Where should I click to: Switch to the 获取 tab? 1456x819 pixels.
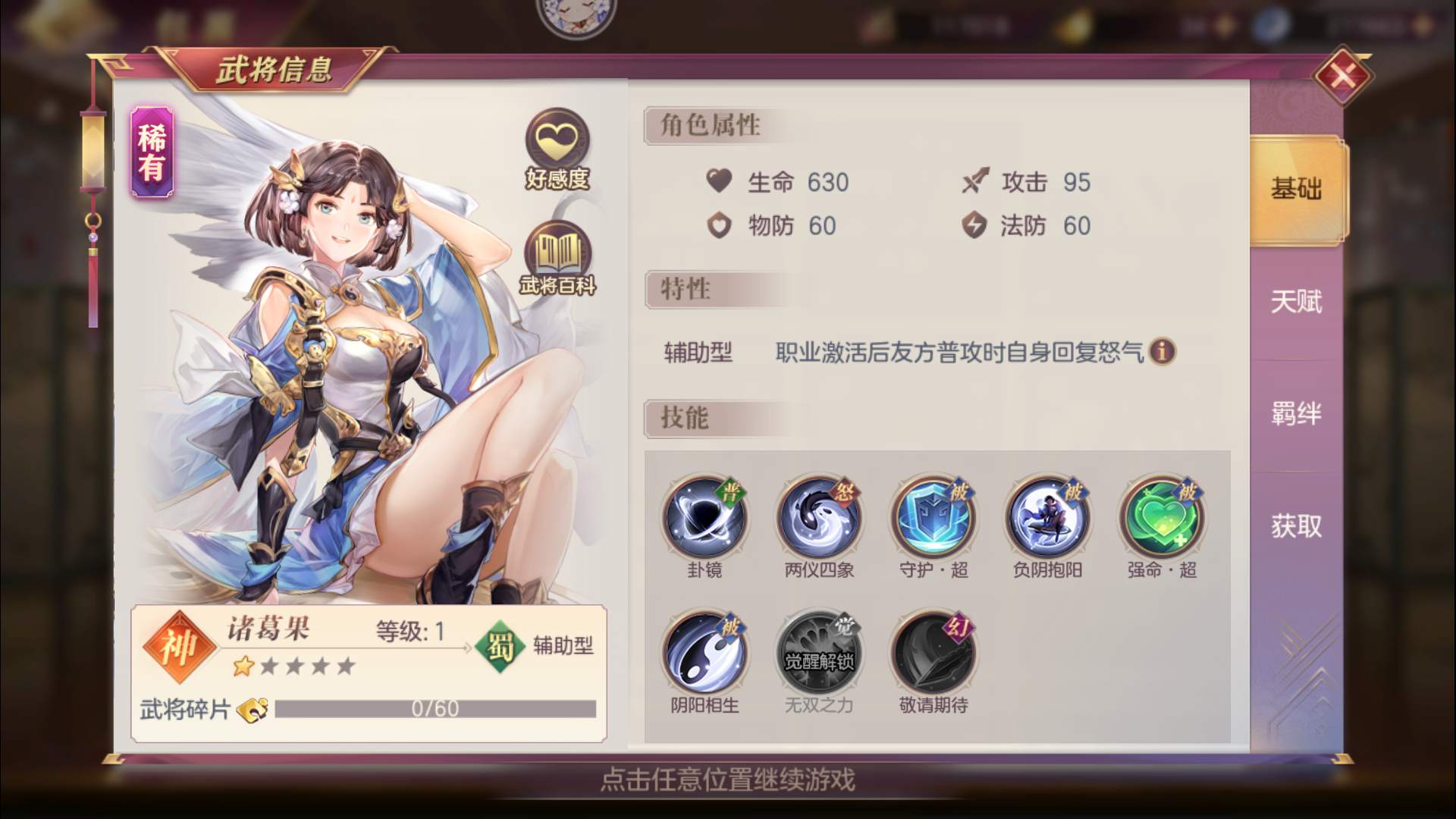pyautogui.click(x=1294, y=527)
